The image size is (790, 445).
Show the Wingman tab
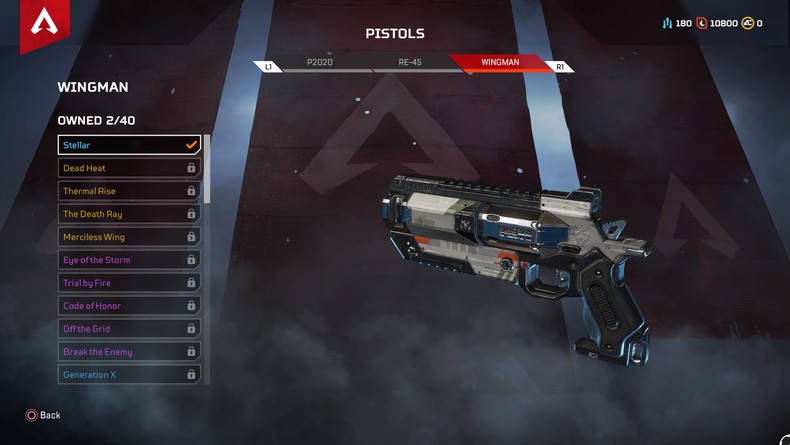(500, 62)
